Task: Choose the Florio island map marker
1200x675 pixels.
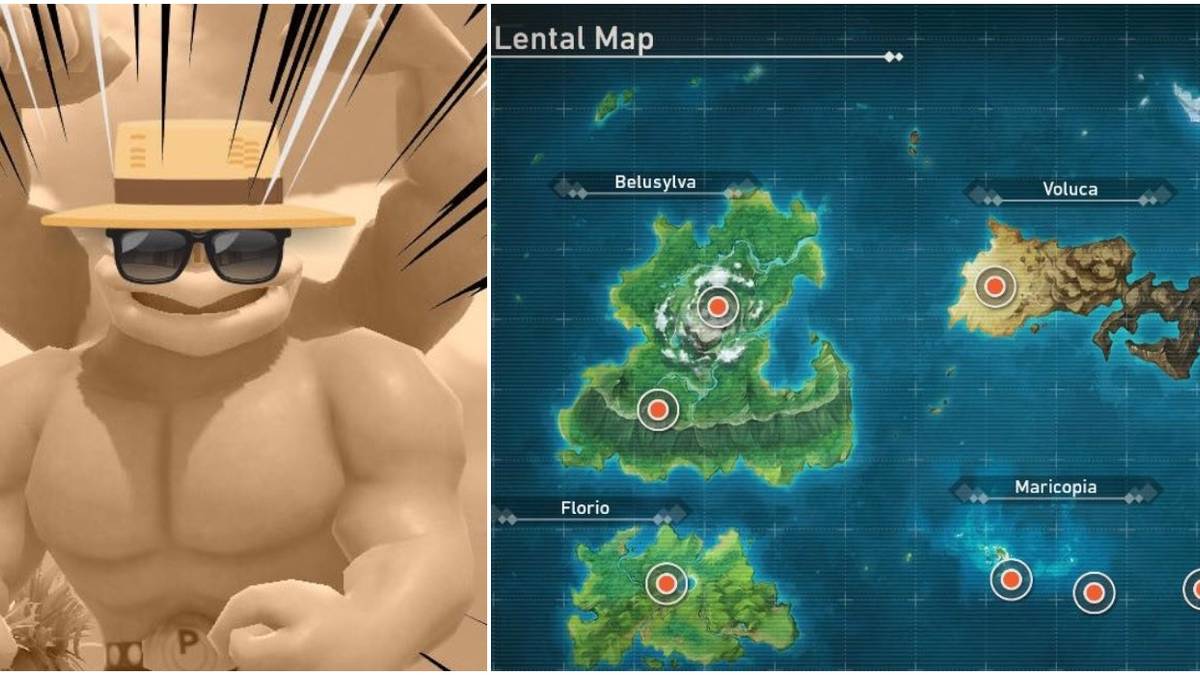Action: point(666,582)
